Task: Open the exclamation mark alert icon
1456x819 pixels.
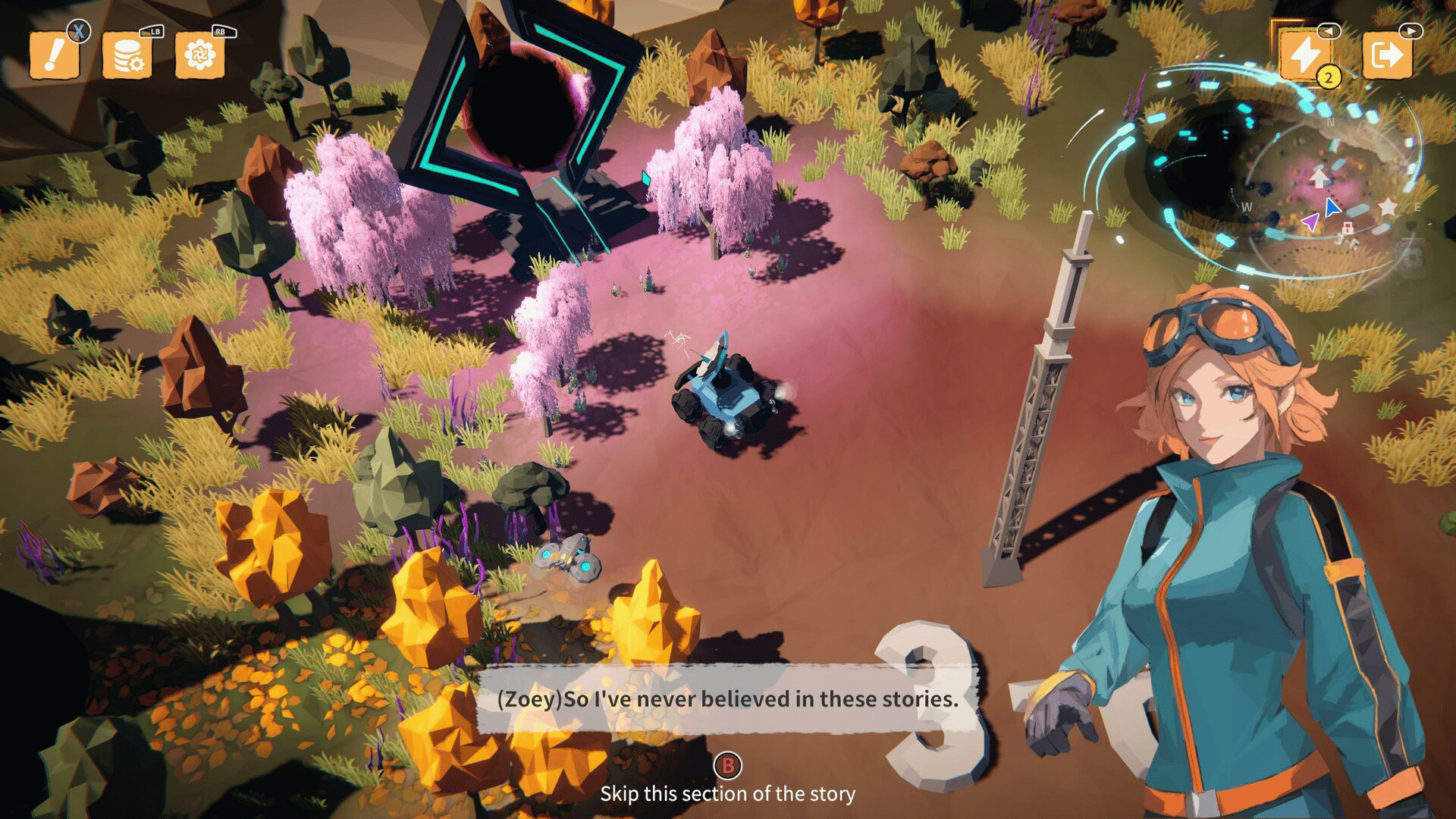Action: [x=54, y=55]
